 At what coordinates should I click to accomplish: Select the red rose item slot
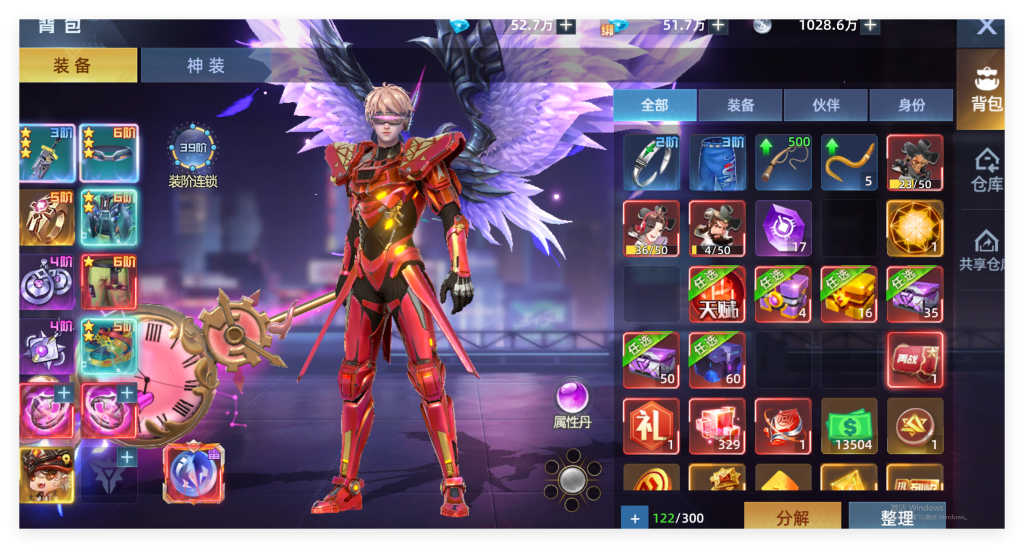point(783,426)
